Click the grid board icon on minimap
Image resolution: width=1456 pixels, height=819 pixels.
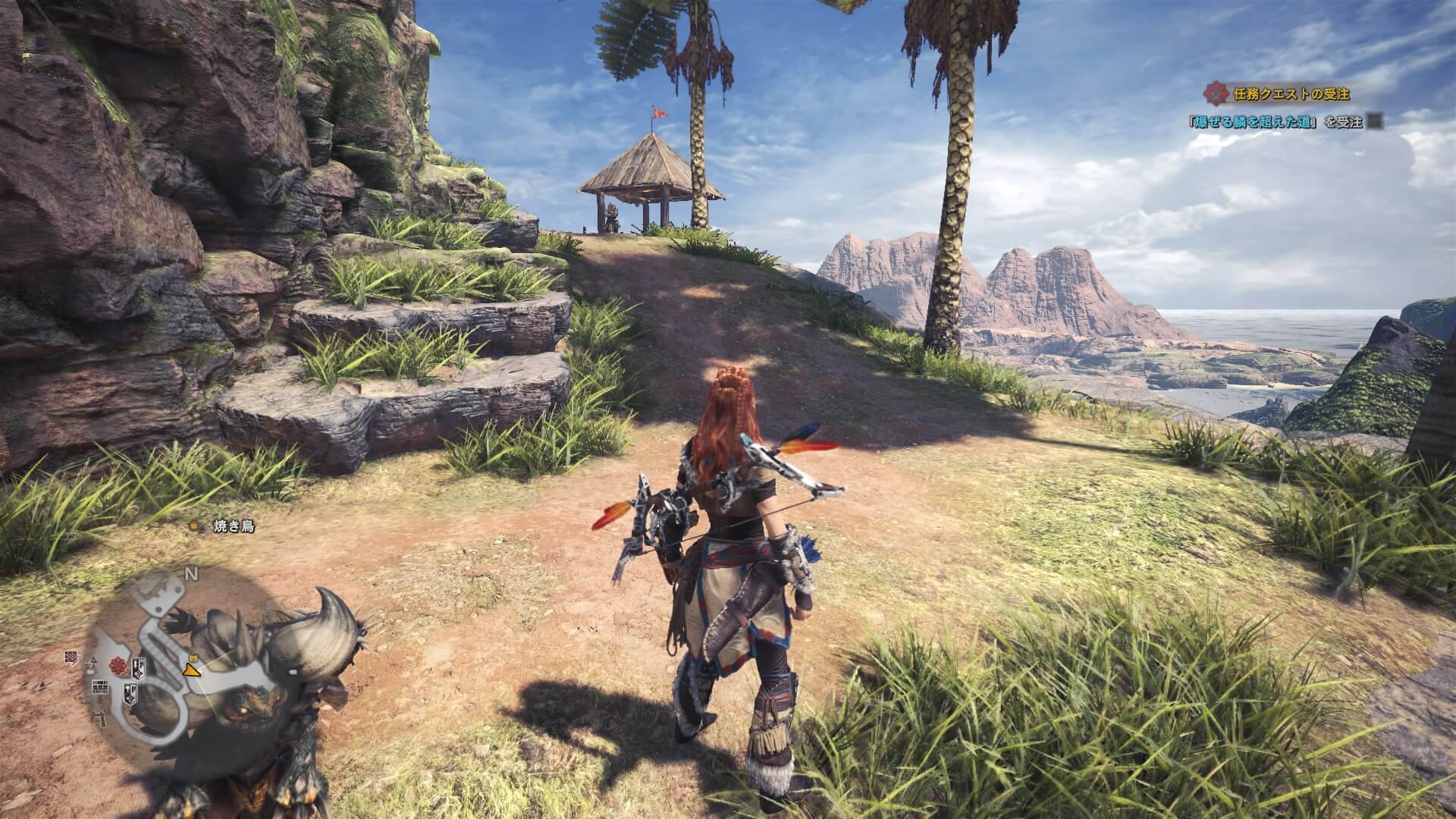pyautogui.click(x=99, y=688)
